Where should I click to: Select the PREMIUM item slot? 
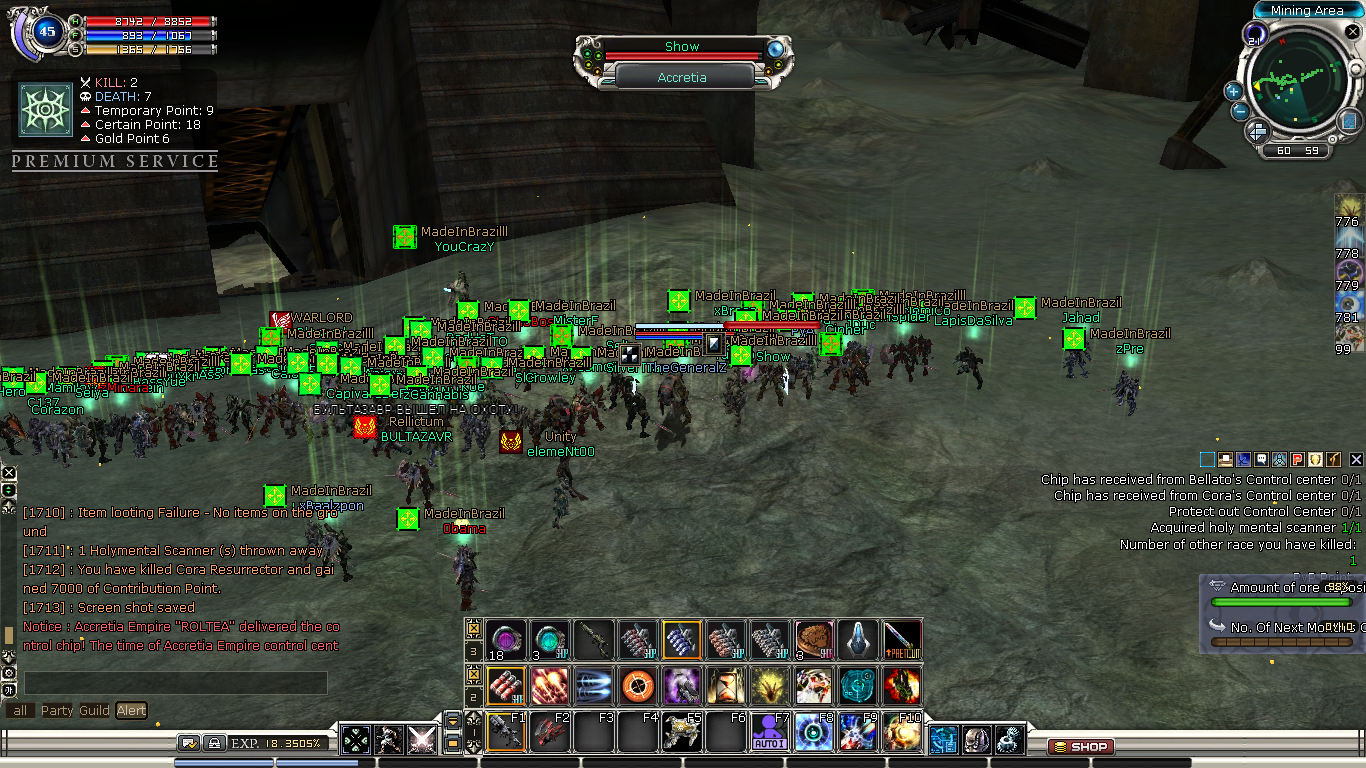point(901,637)
